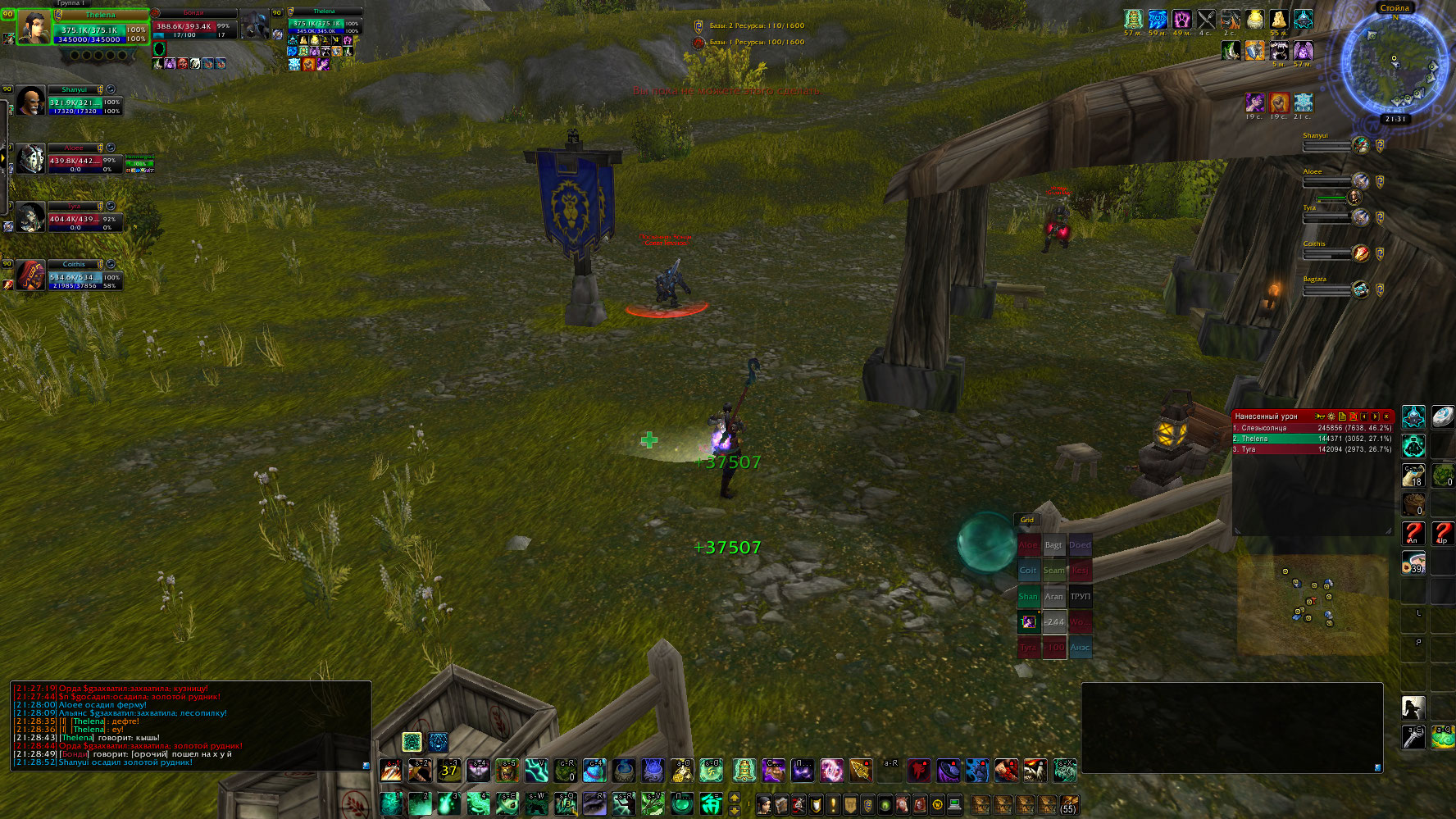Close the Нанесенный урон damage meter window
The height and width of the screenshot is (819, 1456).
pyautogui.click(x=1386, y=416)
